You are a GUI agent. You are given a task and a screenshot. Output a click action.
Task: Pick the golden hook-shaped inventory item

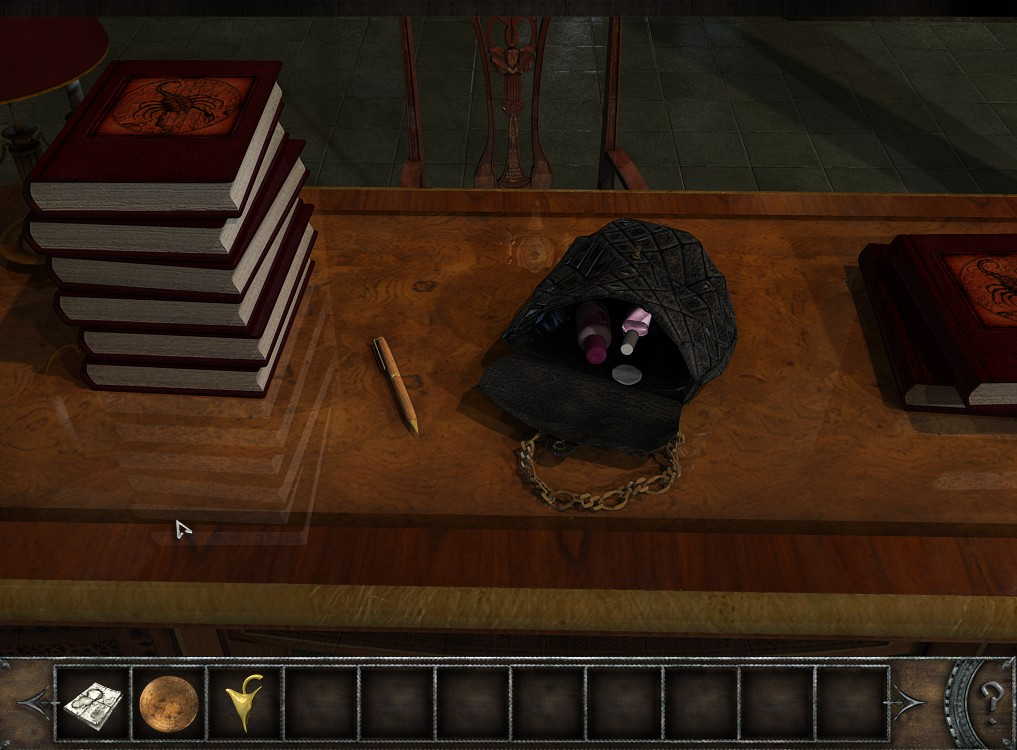tap(244, 702)
